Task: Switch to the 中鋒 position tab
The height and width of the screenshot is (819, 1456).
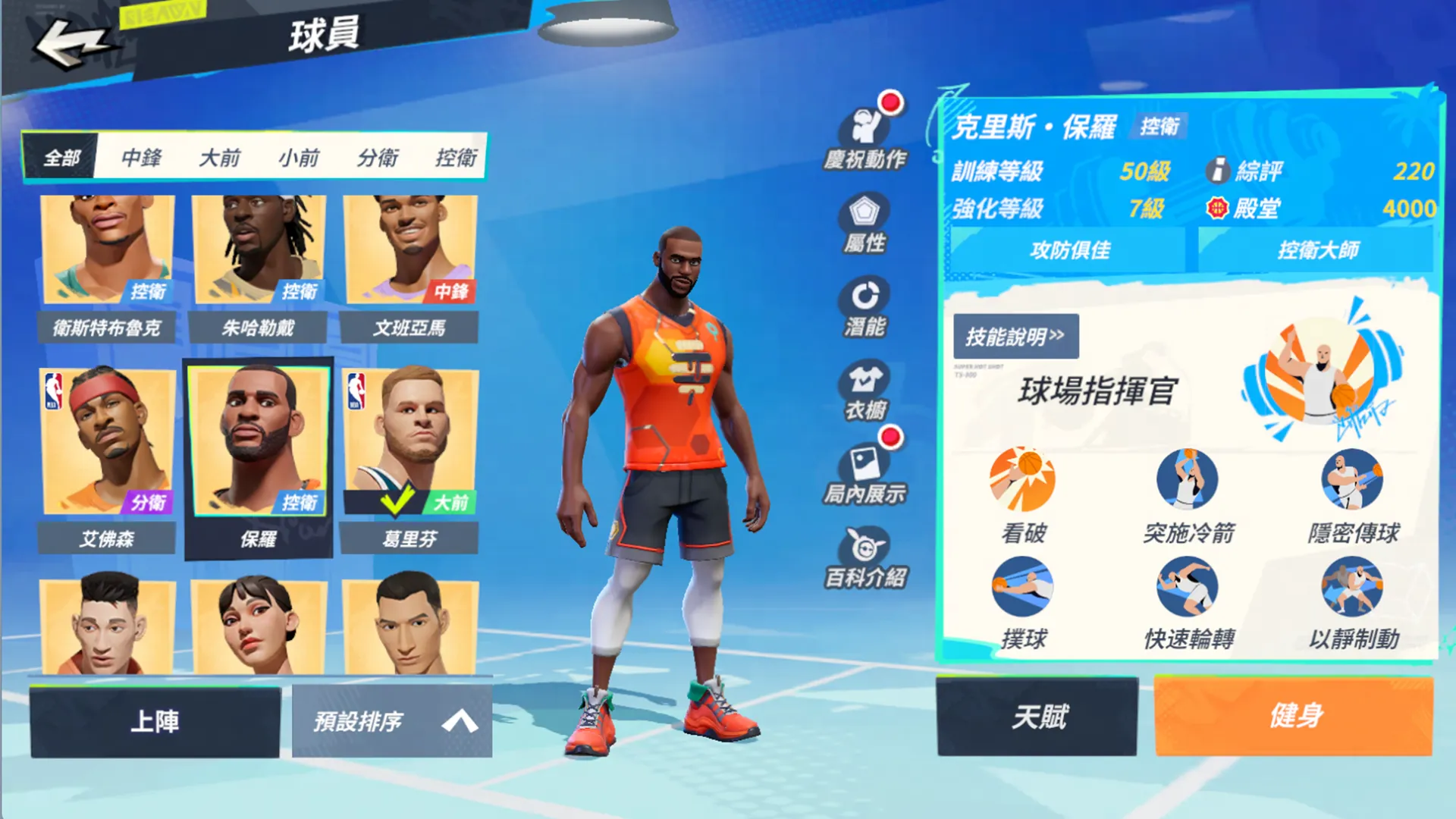Action: 141,157
